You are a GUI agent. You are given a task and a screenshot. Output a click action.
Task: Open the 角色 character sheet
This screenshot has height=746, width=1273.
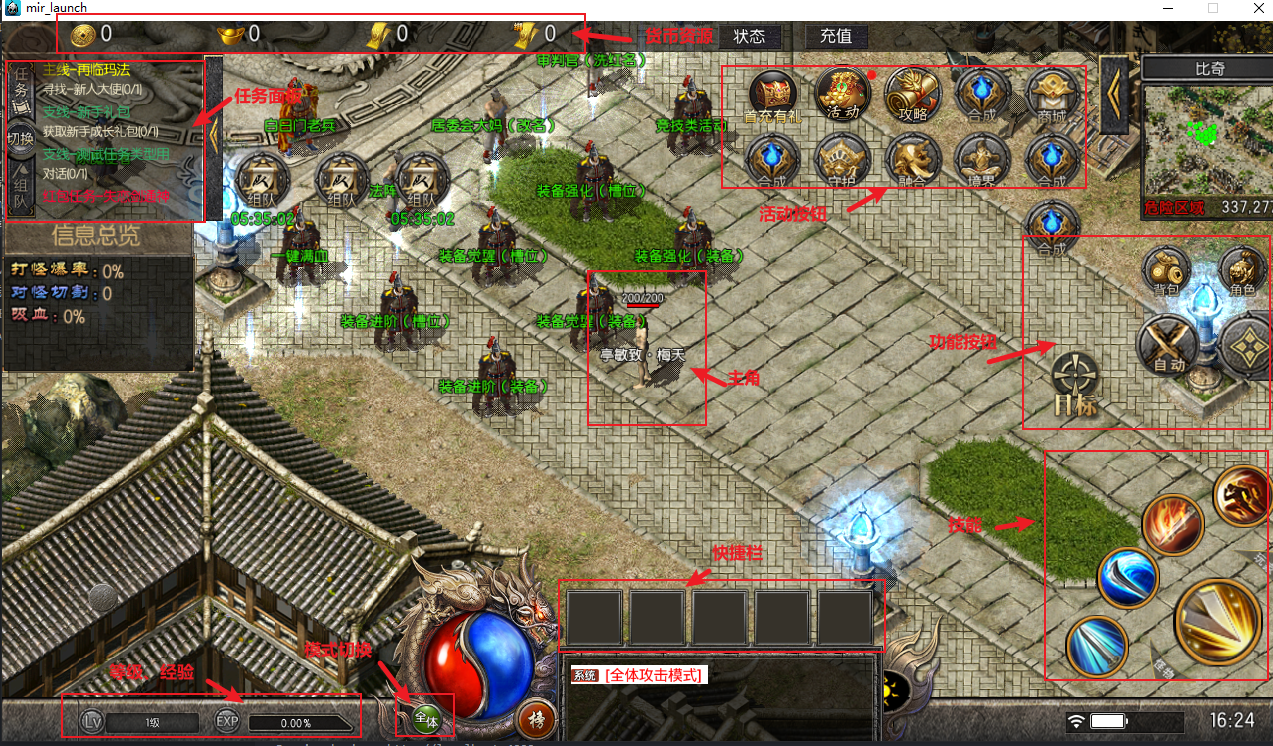(x=1242, y=270)
